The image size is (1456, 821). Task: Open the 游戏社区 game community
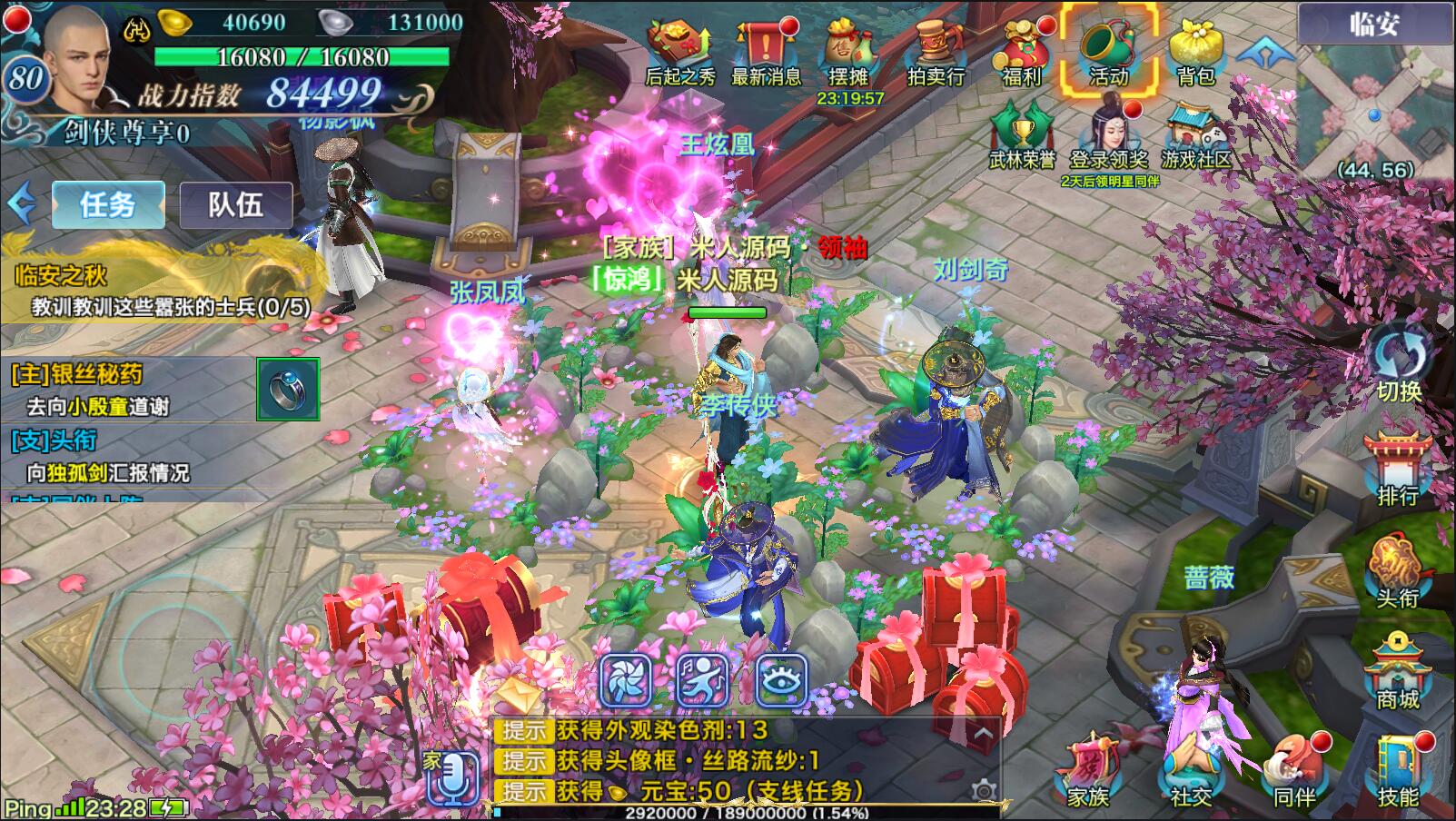pyautogui.click(x=1195, y=136)
